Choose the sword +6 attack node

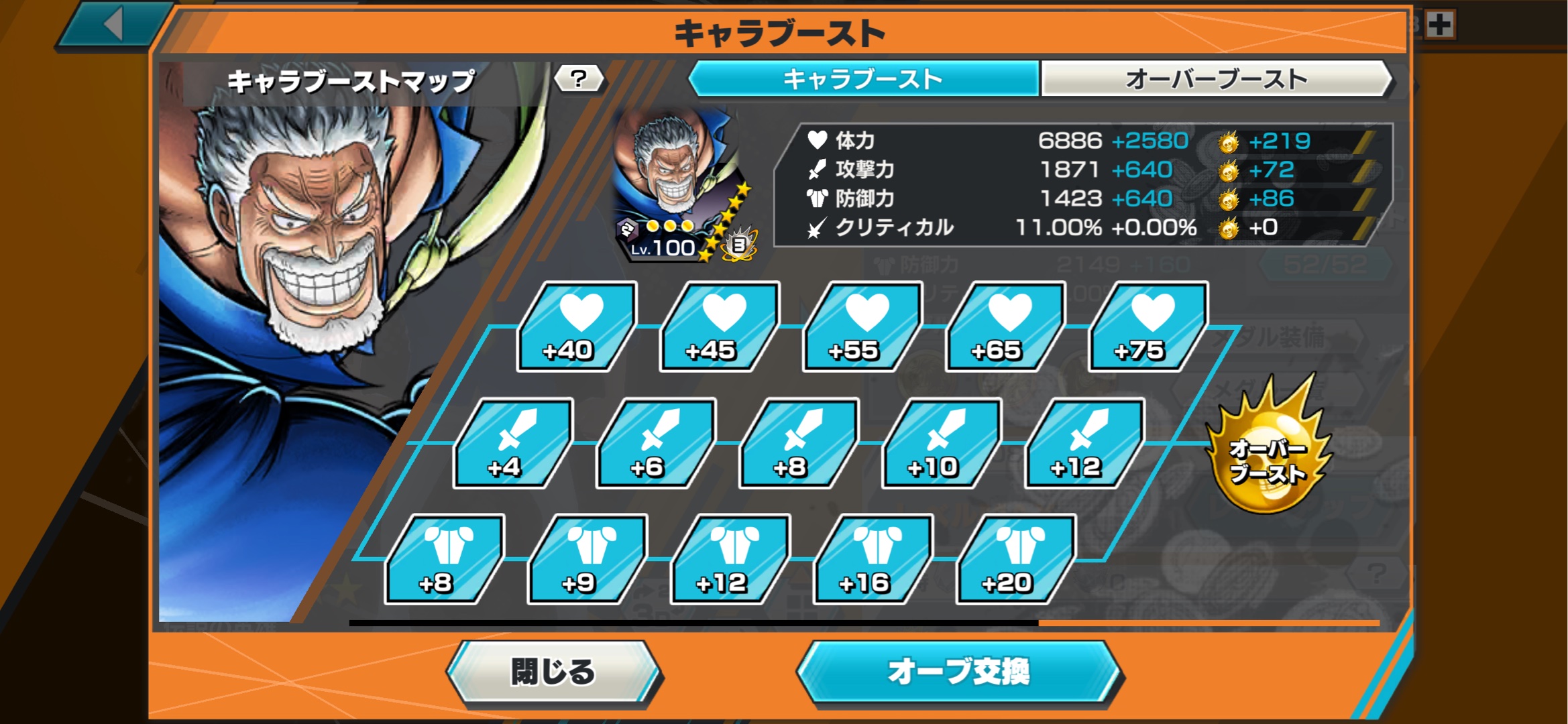coord(656,444)
